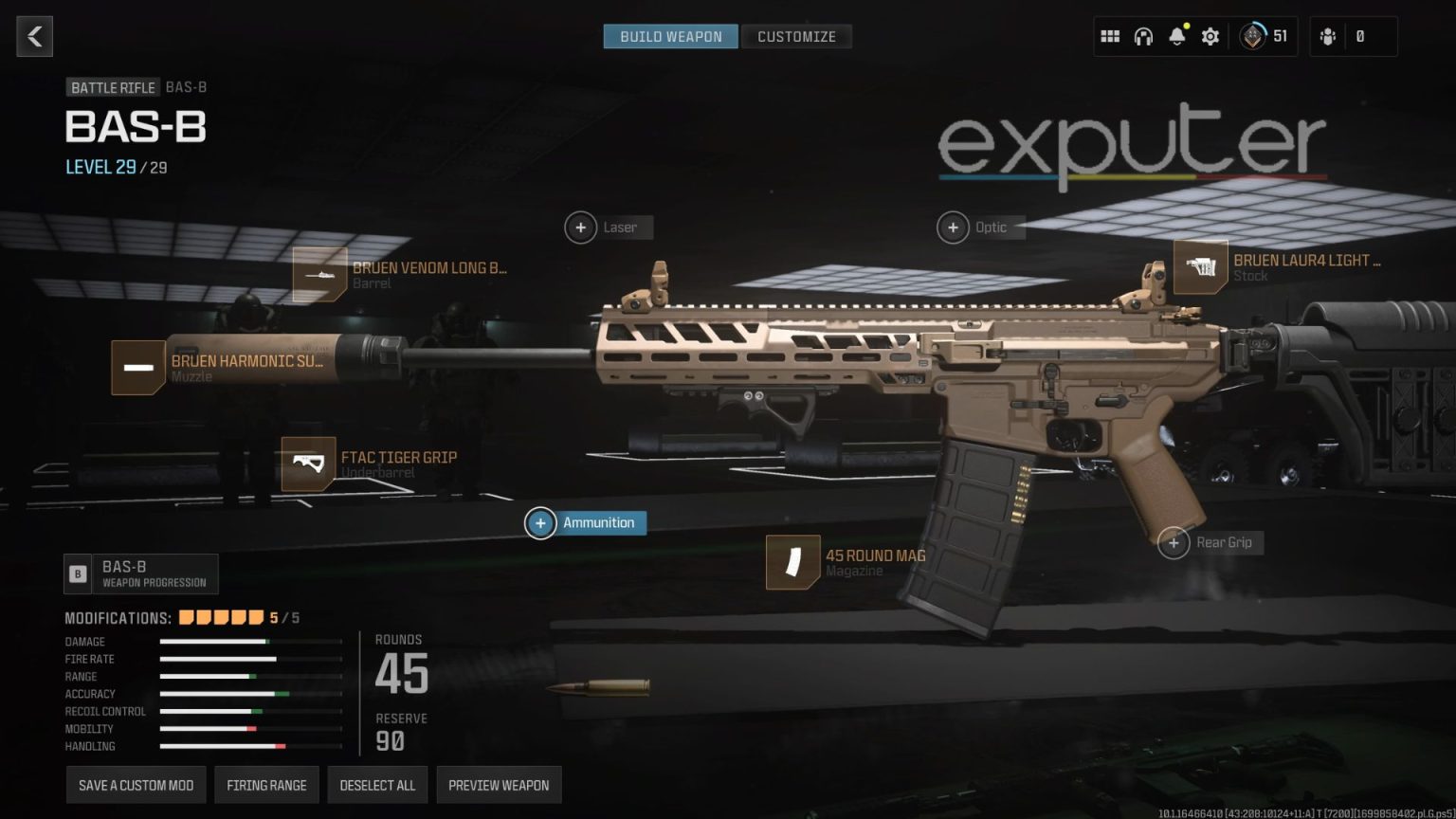Select the Bruen Laur4 Light stock icon
The height and width of the screenshot is (819, 1456).
click(x=1201, y=268)
